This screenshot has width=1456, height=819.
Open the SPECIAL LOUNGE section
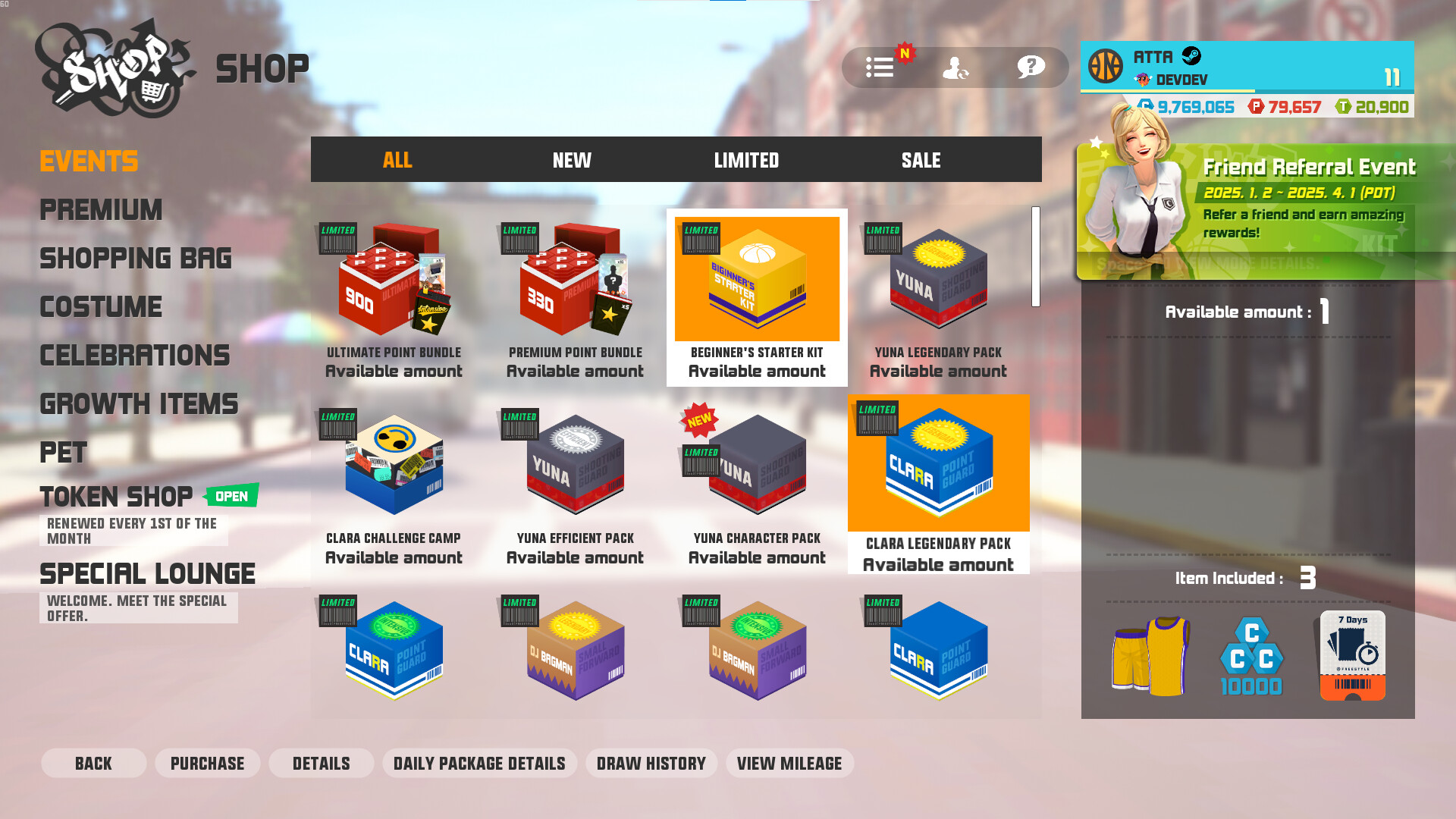click(149, 573)
